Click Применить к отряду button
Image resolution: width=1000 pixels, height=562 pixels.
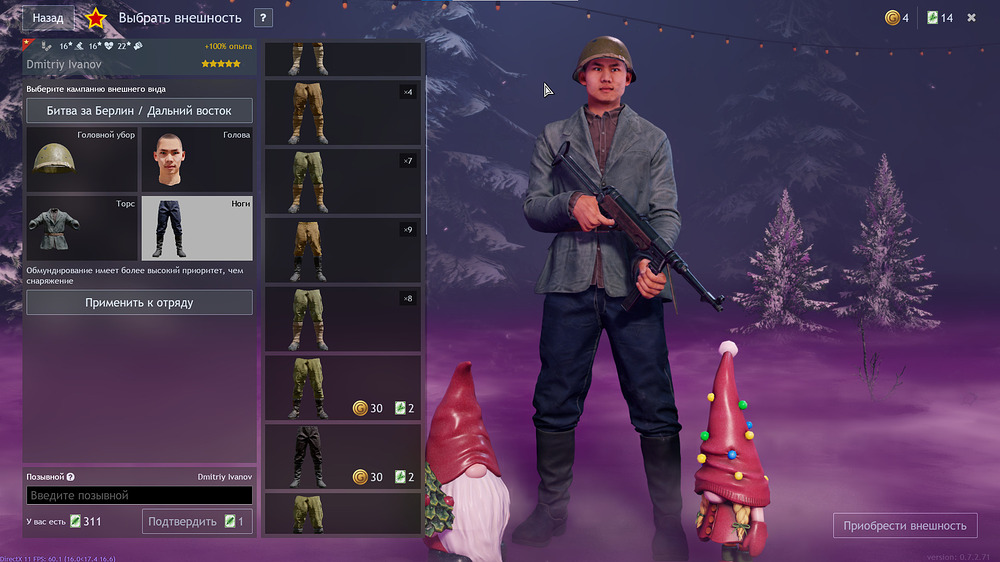pyautogui.click(x=139, y=302)
